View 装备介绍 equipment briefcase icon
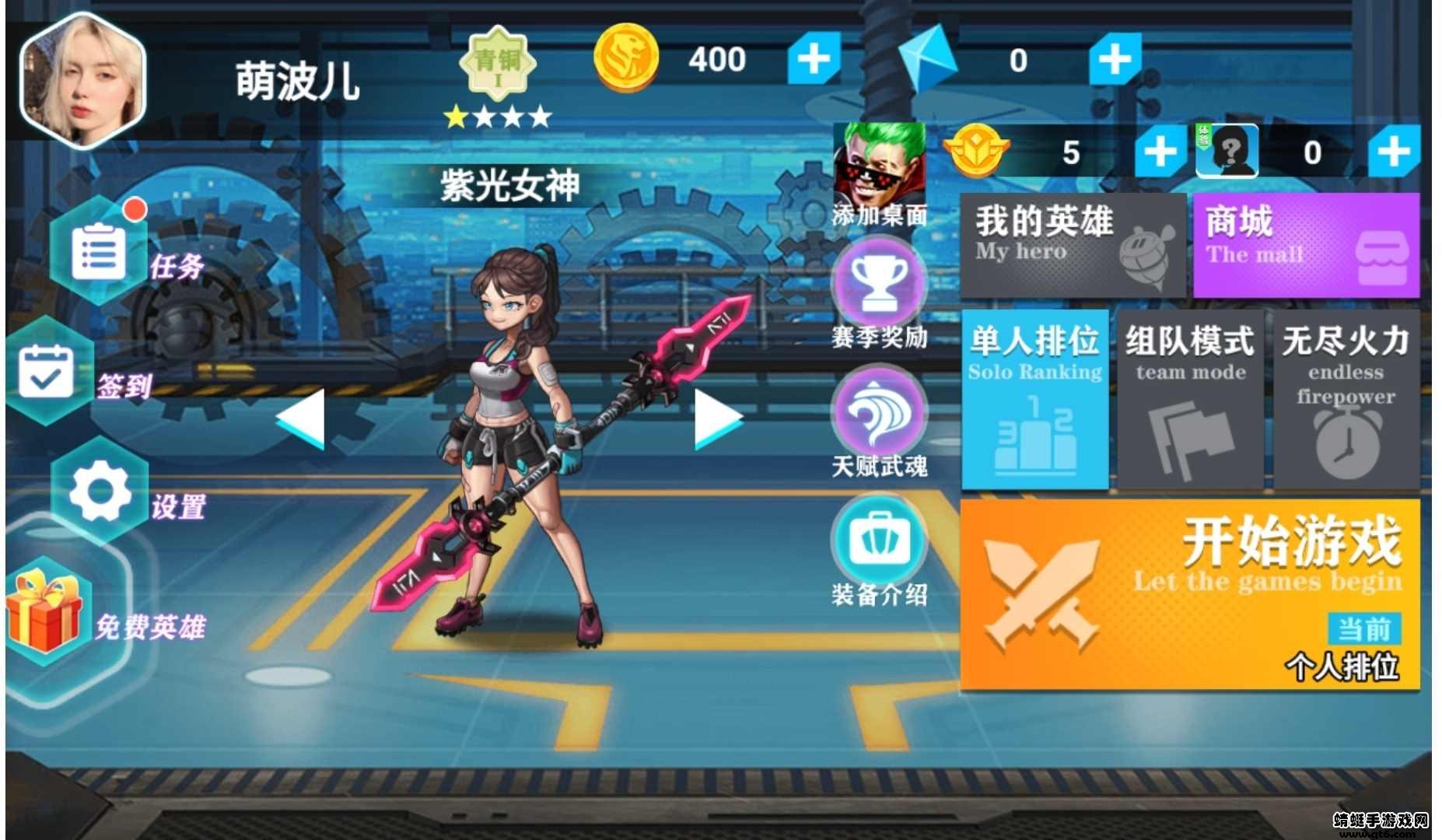The height and width of the screenshot is (840, 1442). [x=877, y=544]
